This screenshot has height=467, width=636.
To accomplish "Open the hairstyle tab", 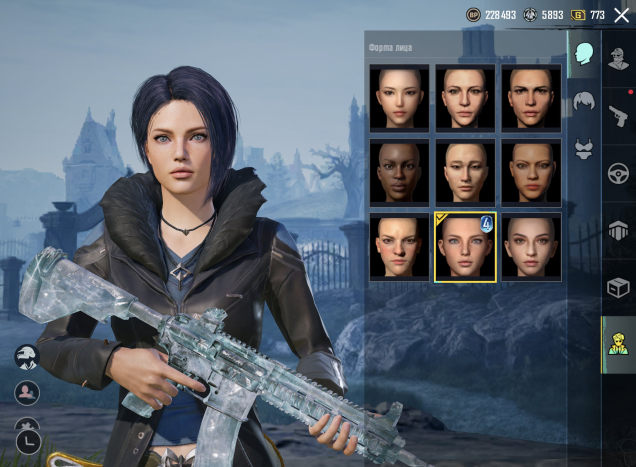I will coord(584,101).
